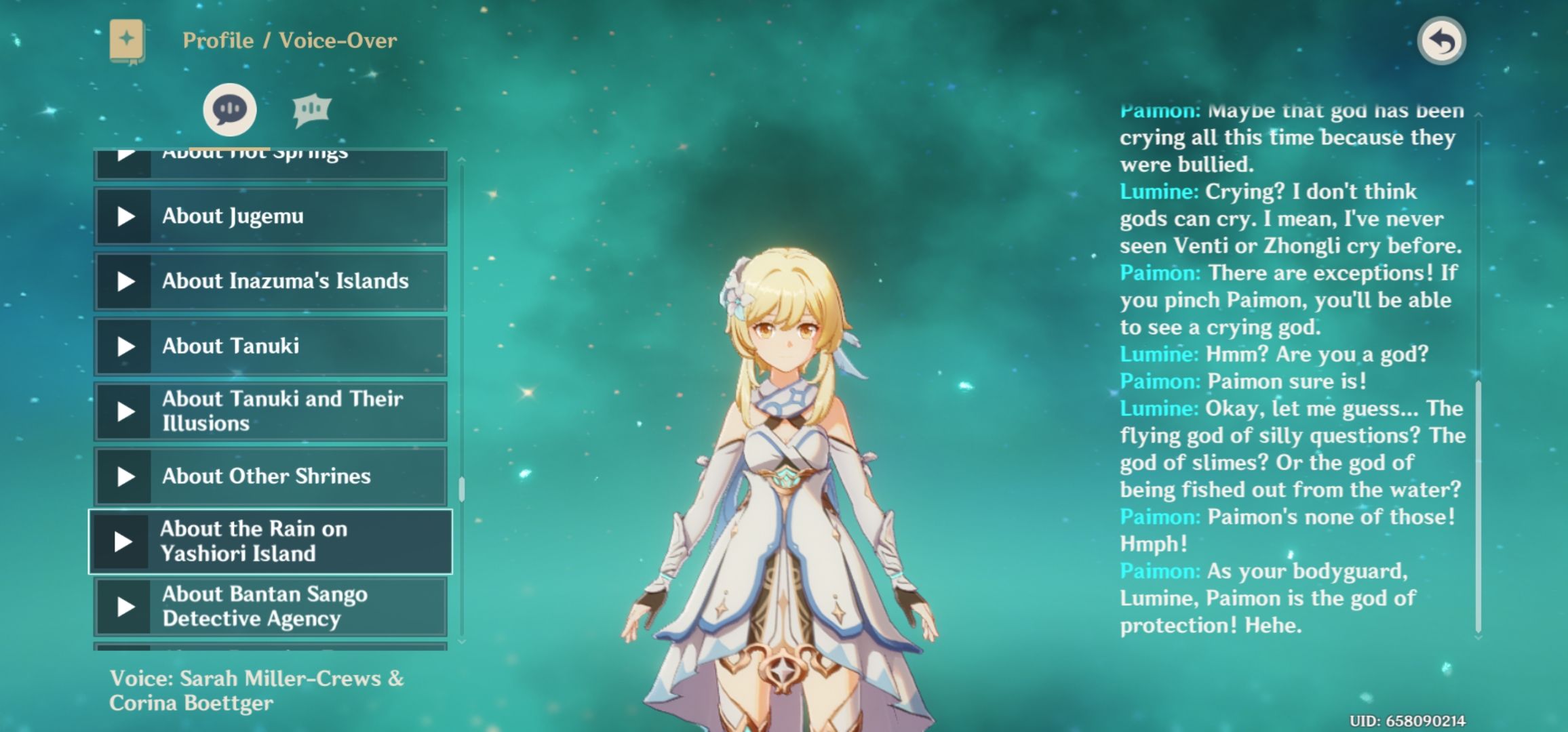Click the back arrow button
1568x732 pixels.
point(1441,41)
